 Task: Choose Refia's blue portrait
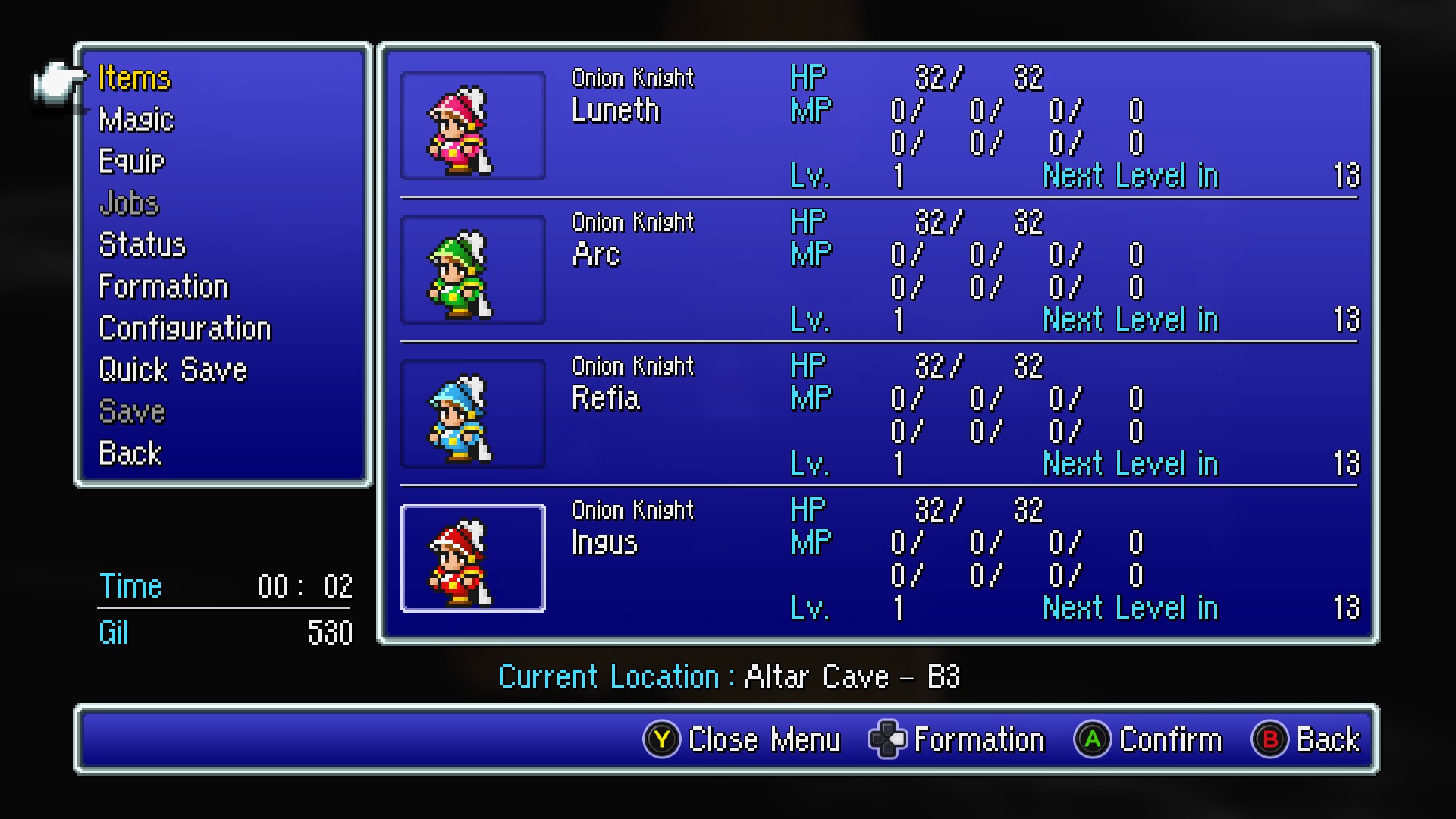pos(472,414)
